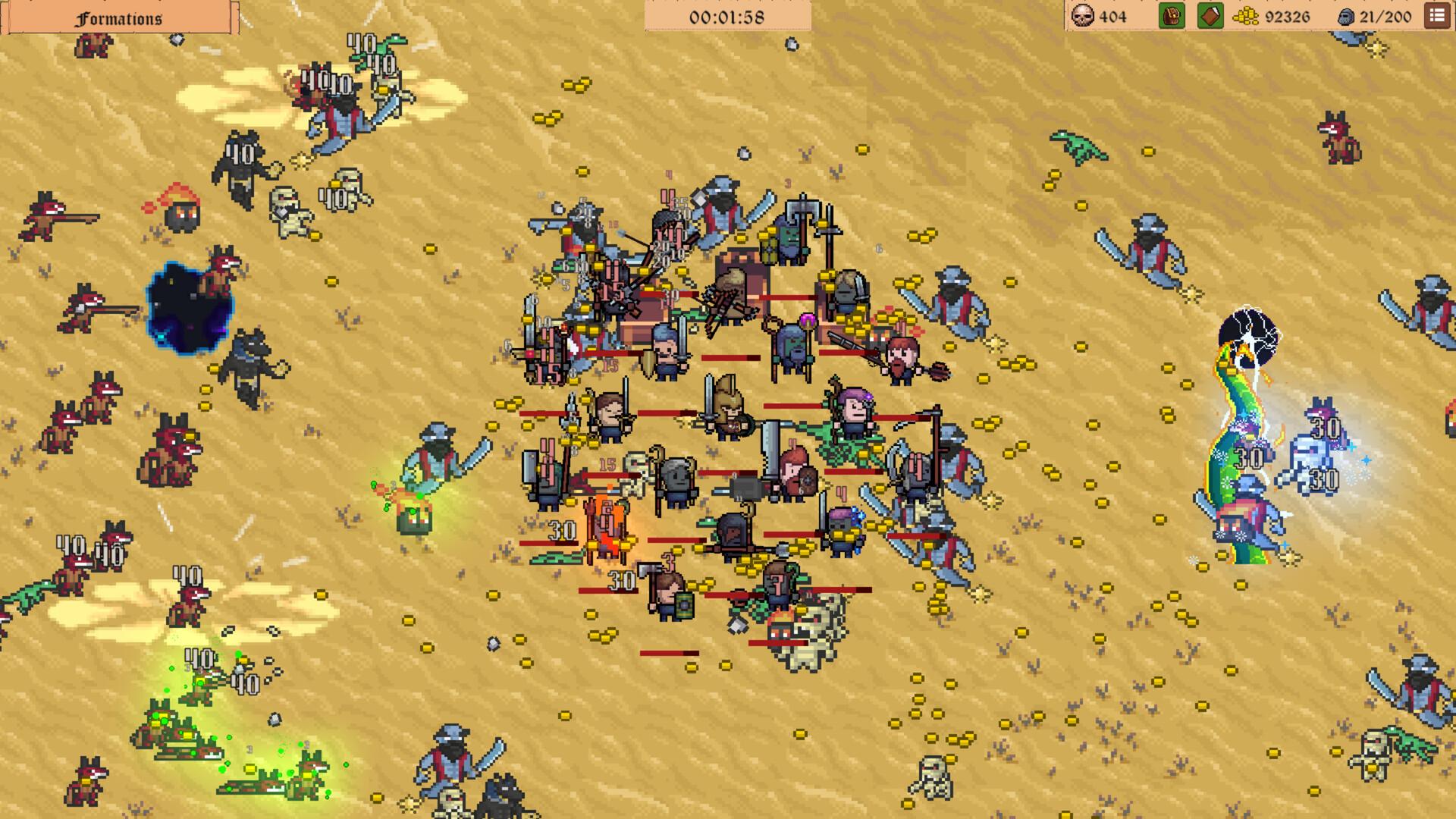The image size is (1456, 819).
Task: Click the 21/200 unit capacity display
Action: point(1380,14)
